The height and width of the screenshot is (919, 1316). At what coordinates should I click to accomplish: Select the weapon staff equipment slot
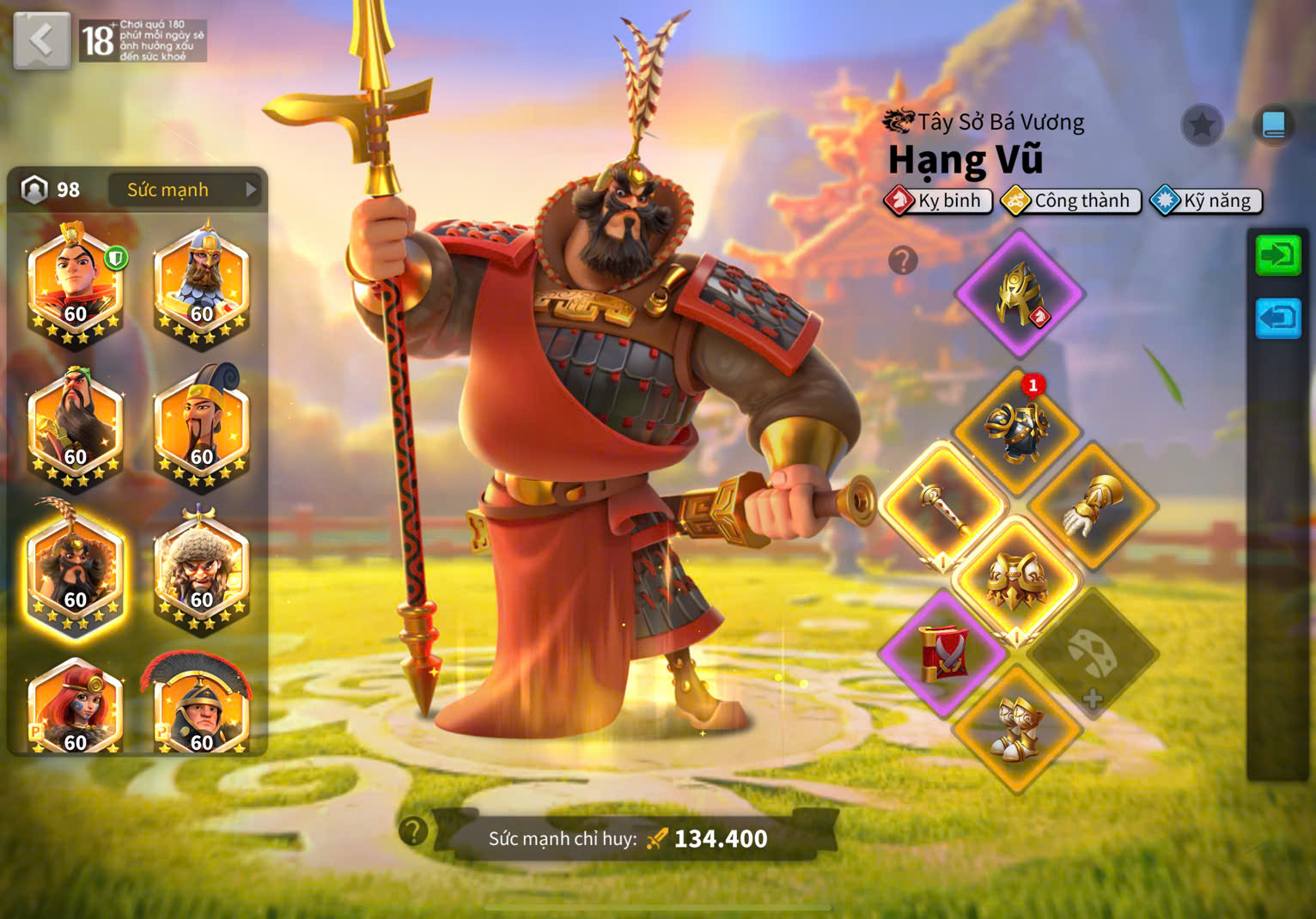(943, 507)
